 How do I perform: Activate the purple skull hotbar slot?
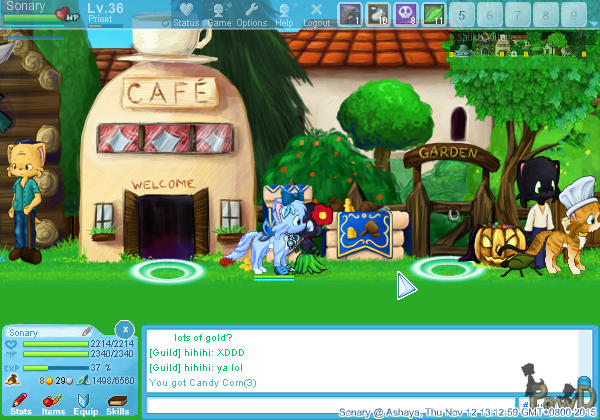(x=406, y=14)
